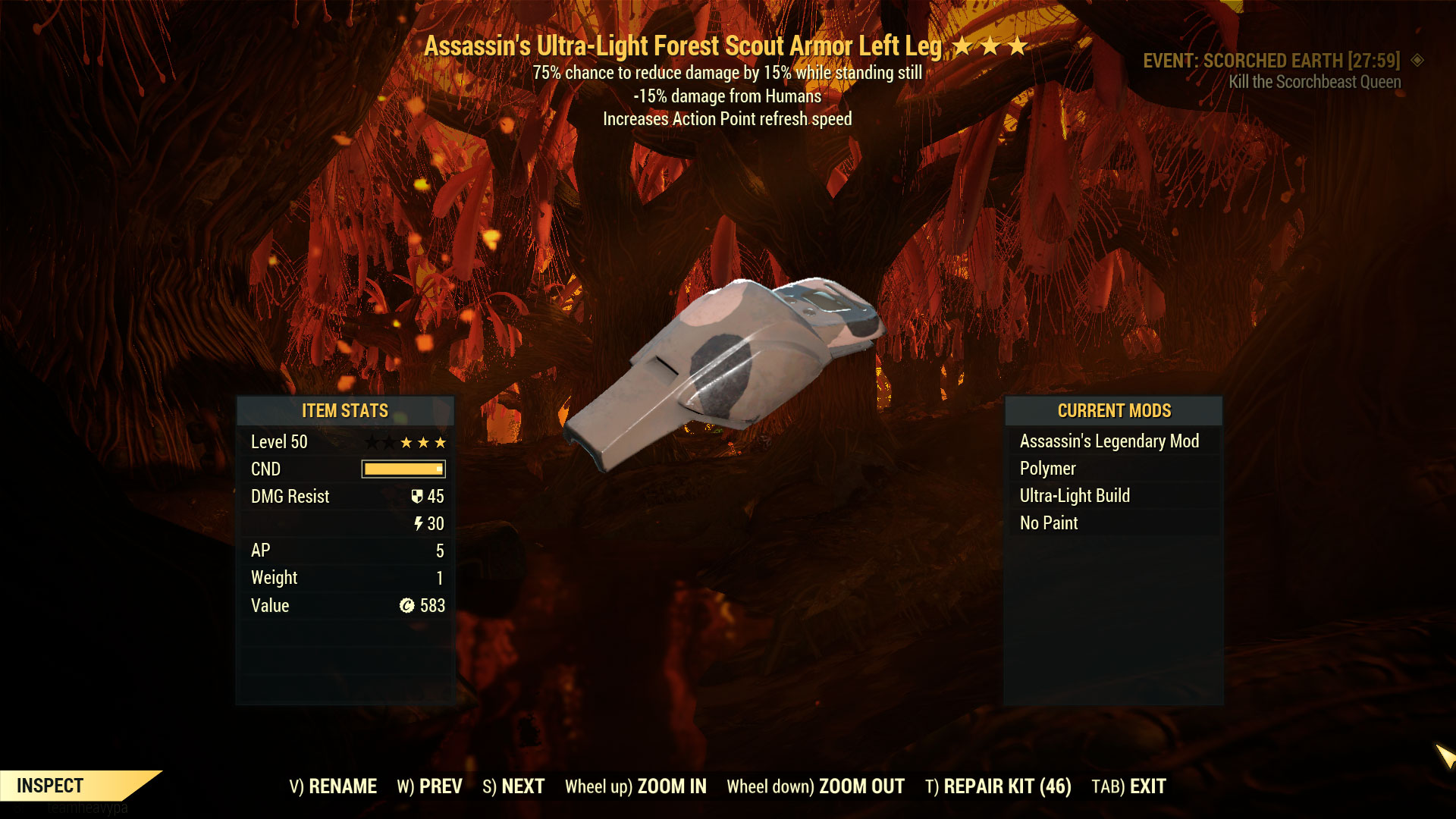1456x819 pixels.
Task: Choose the ZOOM OUT option
Action: [x=815, y=786]
